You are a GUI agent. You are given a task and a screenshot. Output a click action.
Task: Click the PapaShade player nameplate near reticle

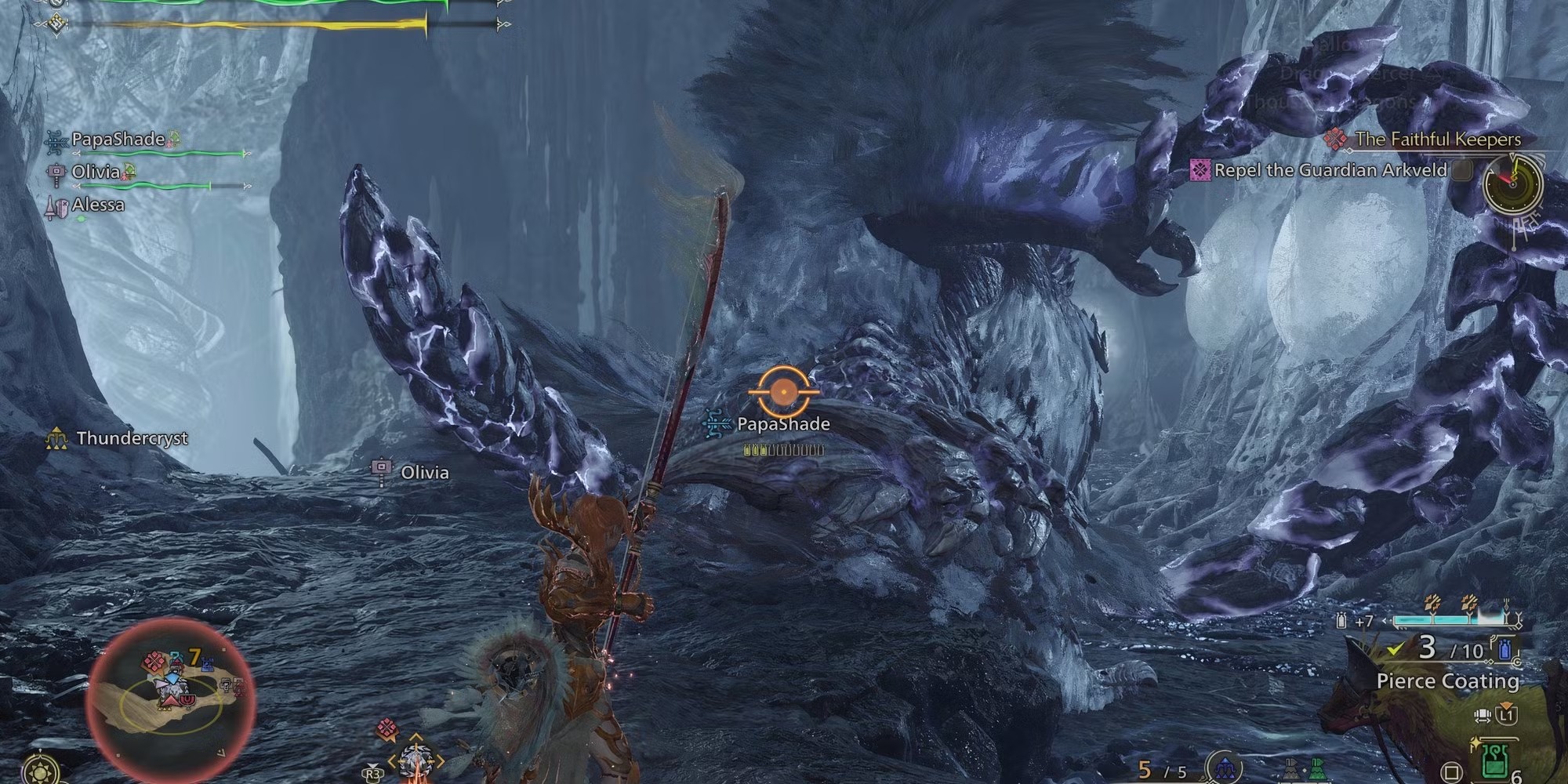(x=782, y=424)
